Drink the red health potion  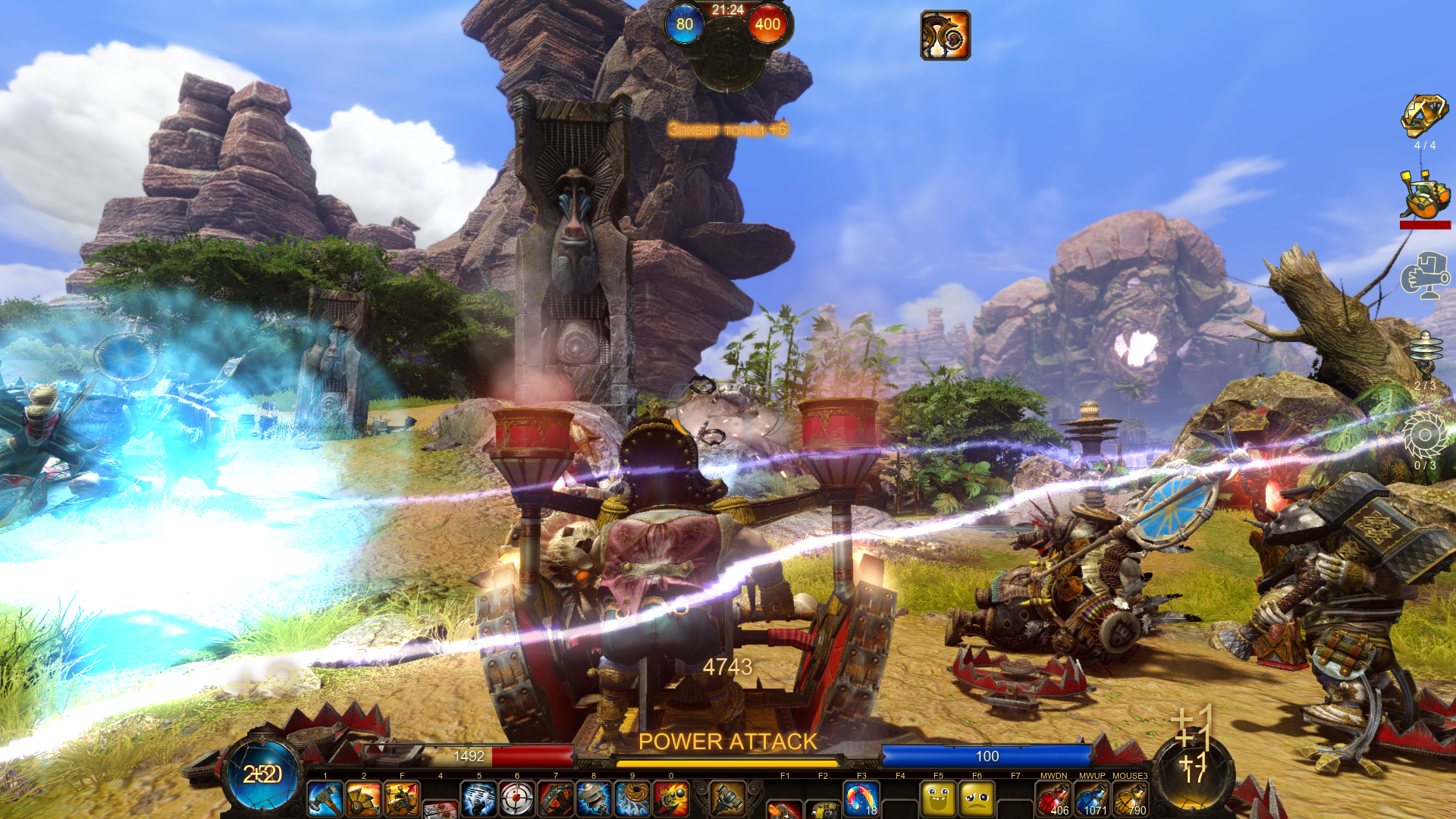pos(1053,799)
